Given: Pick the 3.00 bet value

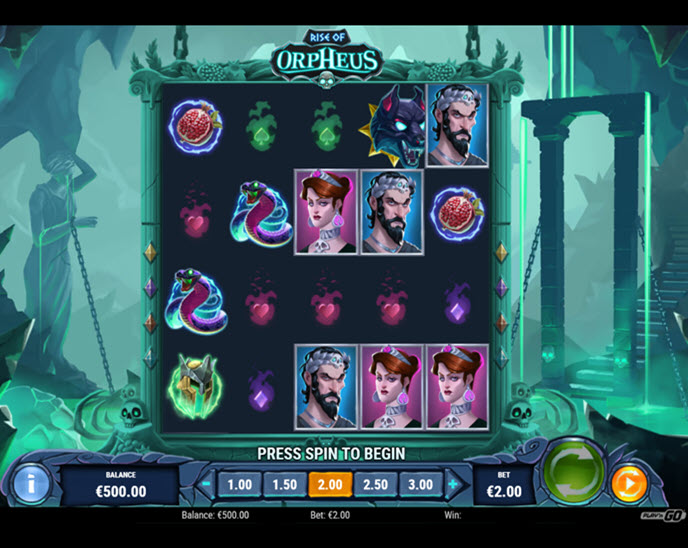Looking at the screenshot, I should click(x=420, y=485).
